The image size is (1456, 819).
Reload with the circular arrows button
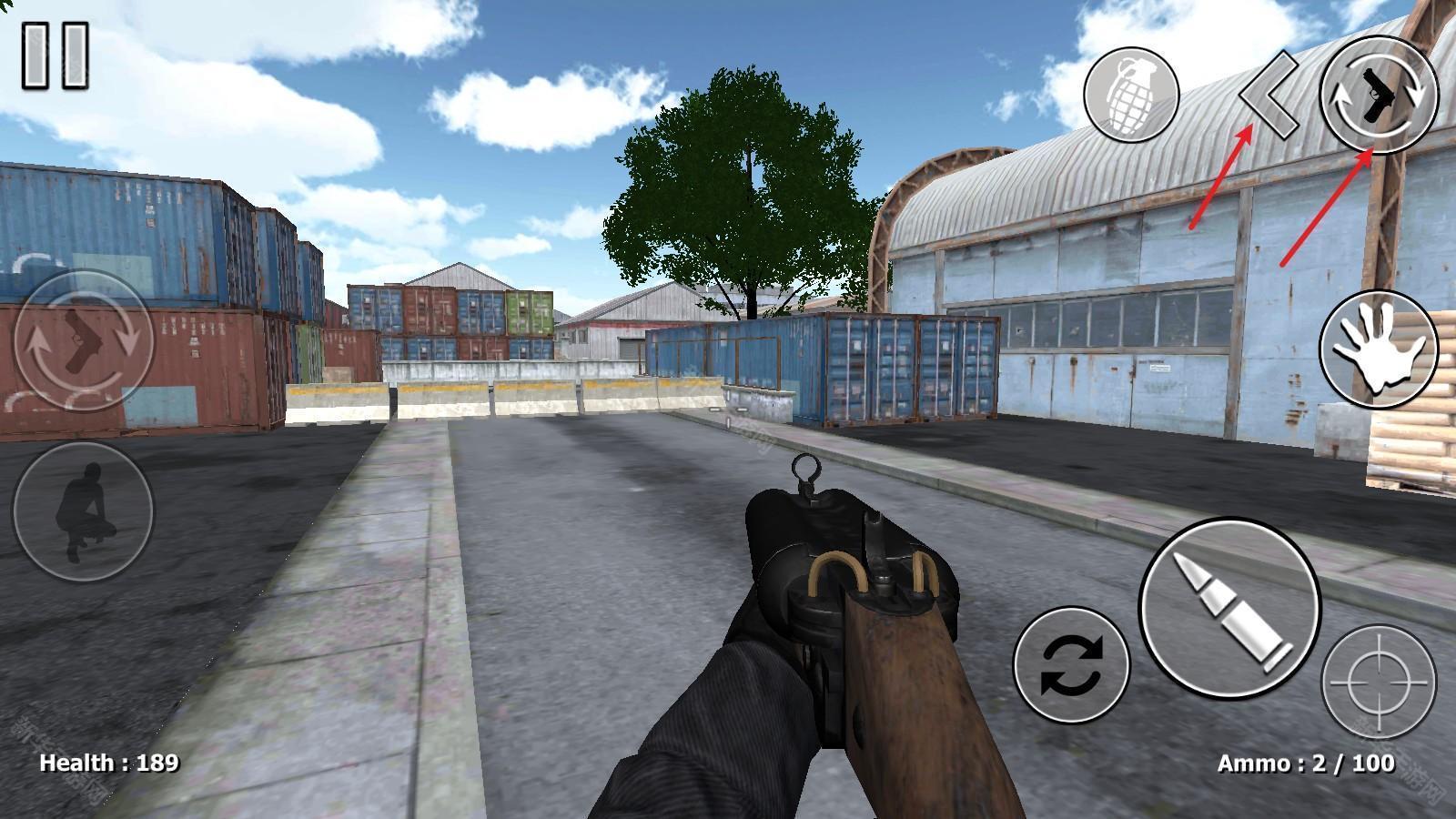click(x=1071, y=664)
